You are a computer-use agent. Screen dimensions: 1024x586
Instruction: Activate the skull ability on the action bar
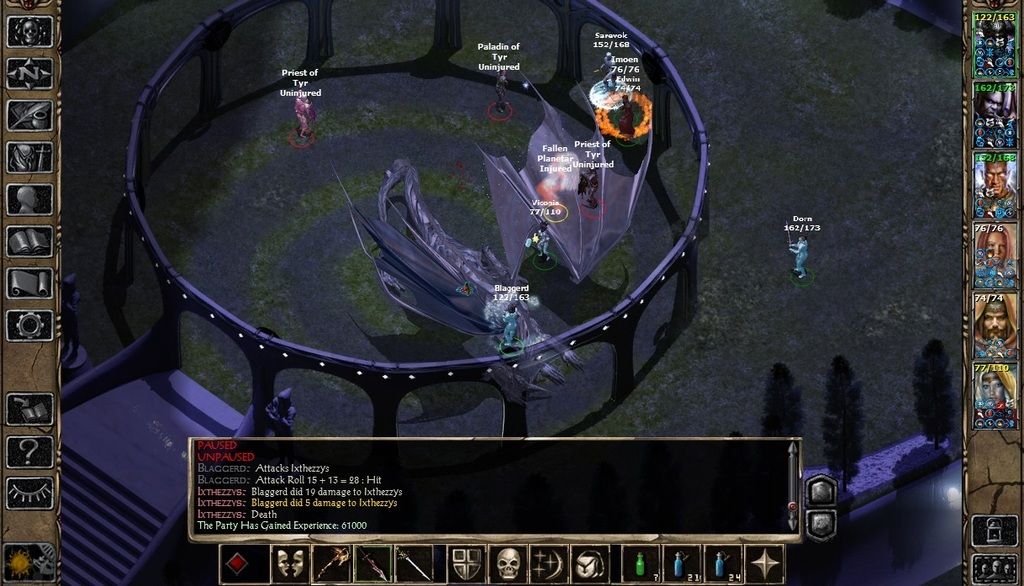509,564
